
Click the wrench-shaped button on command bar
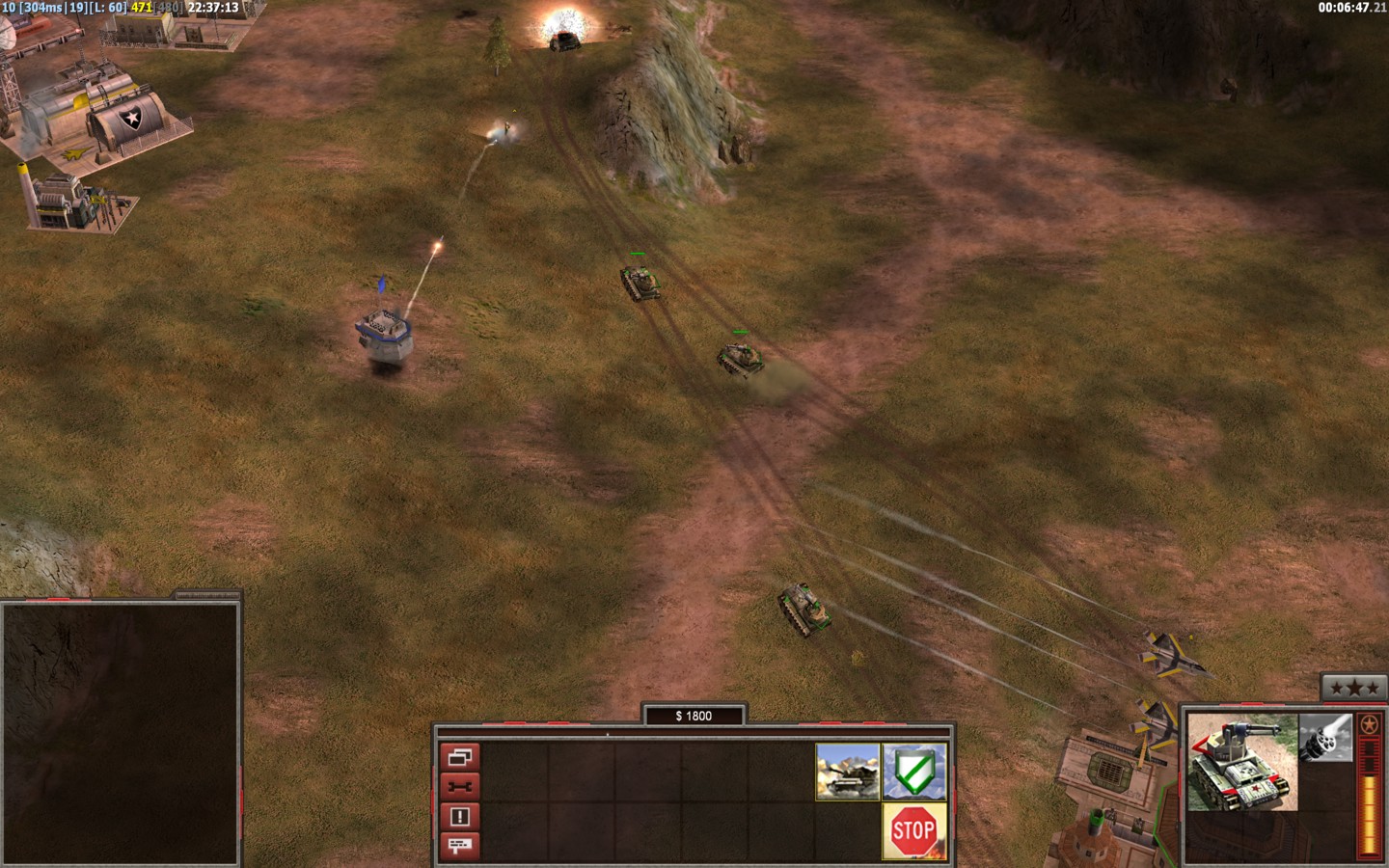click(x=459, y=787)
